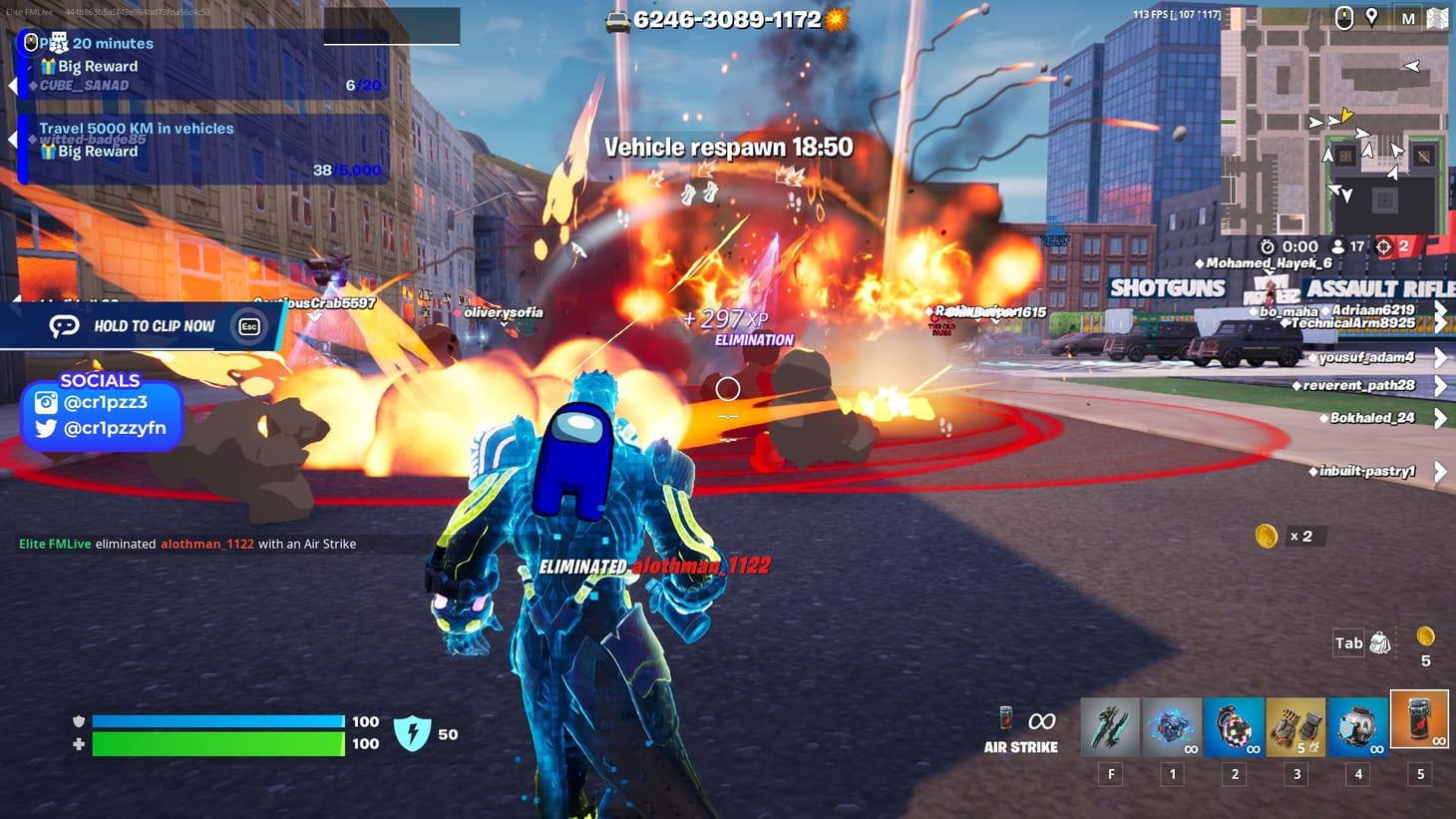
Task: Open the full map via the M icon
Action: [1410, 17]
